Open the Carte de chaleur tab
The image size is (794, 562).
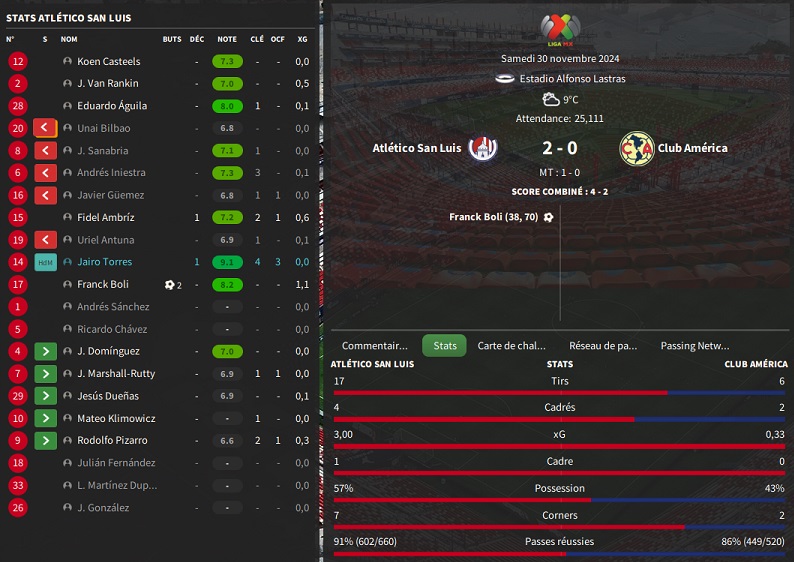(x=511, y=346)
